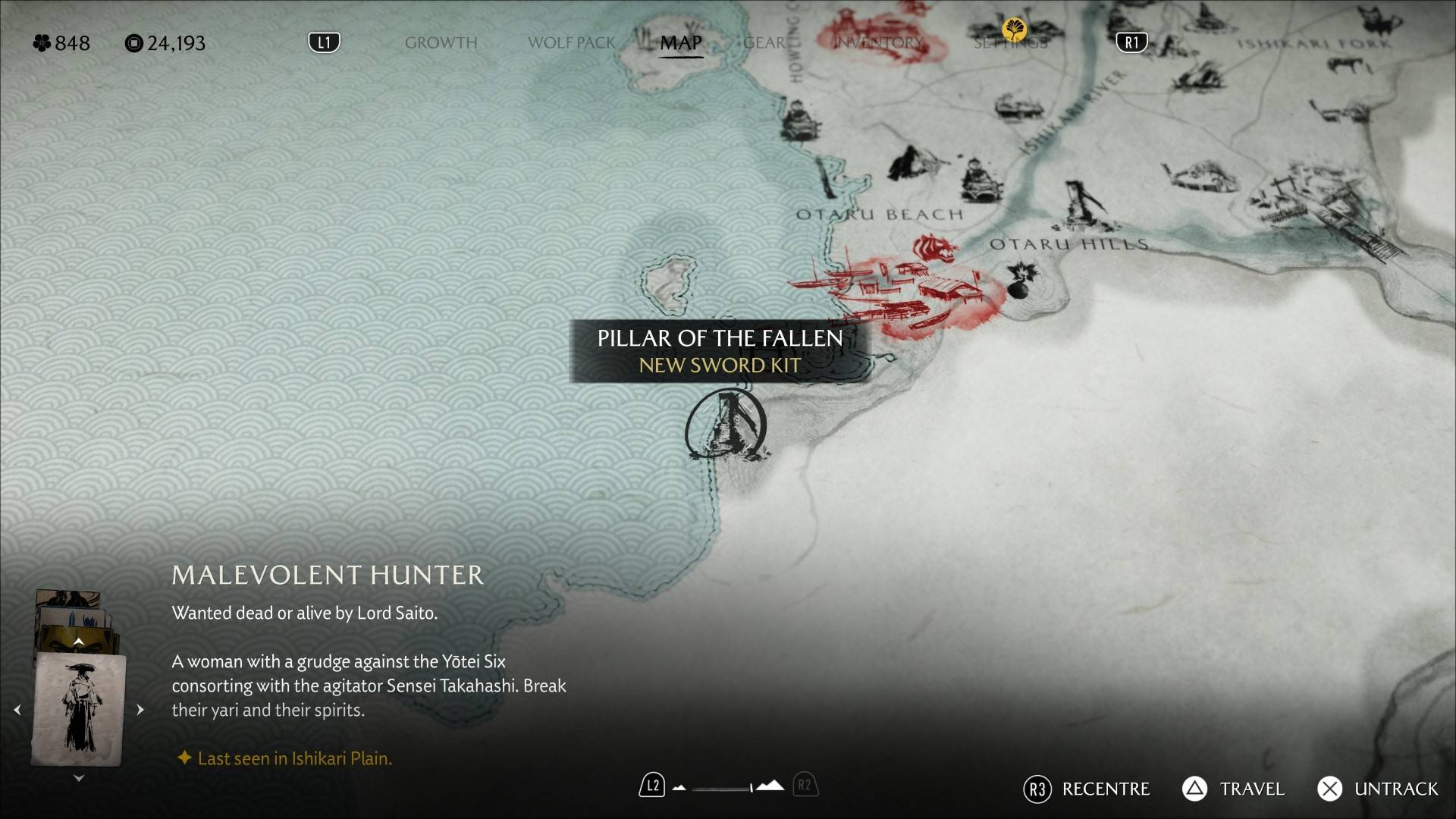
Task: Show the next bounty card with right arrow
Action: pos(140,710)
